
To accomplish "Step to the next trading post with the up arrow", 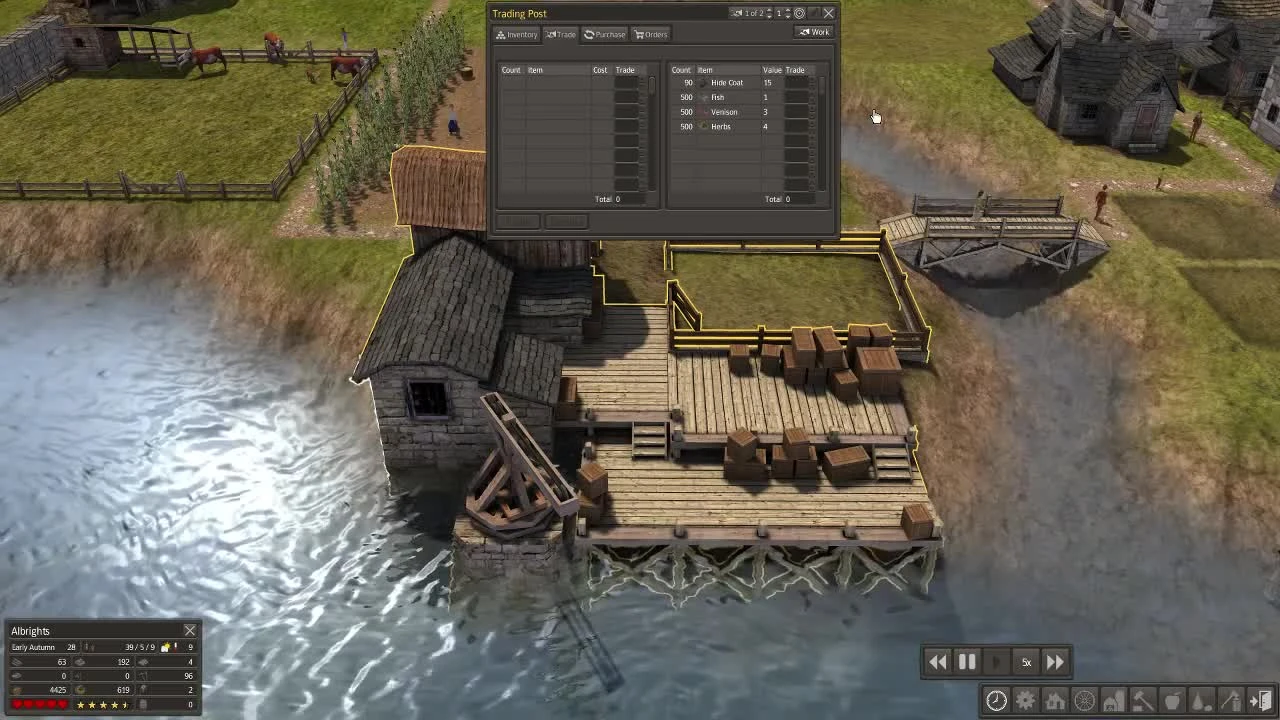I will [769, 10].
